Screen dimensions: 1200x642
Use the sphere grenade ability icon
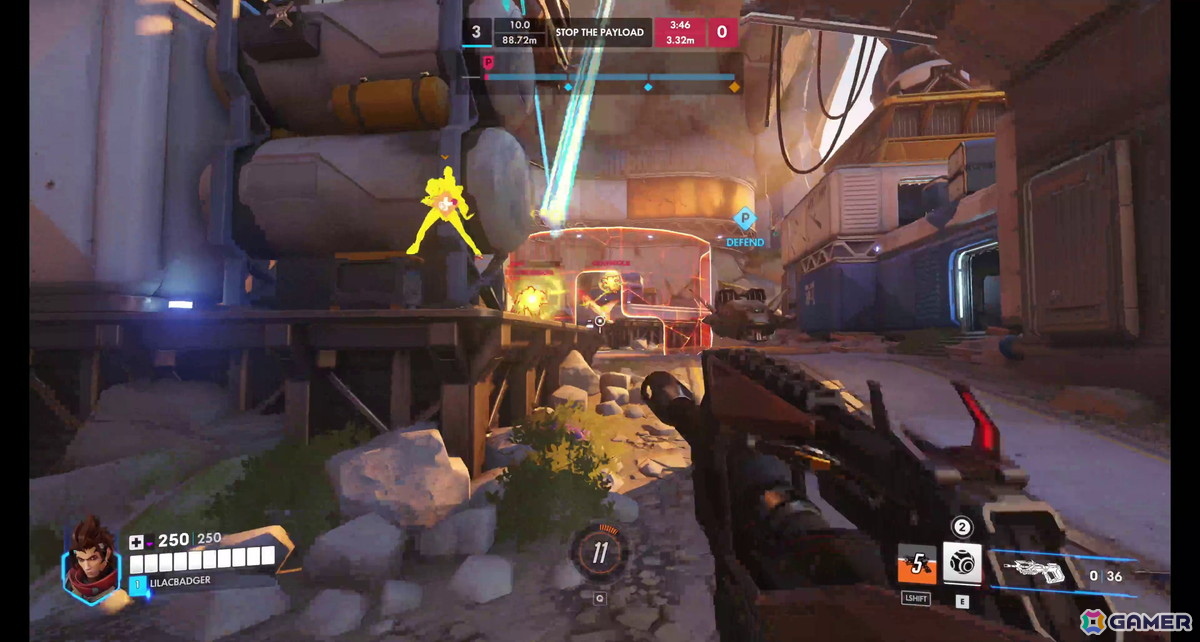(962, 564)
